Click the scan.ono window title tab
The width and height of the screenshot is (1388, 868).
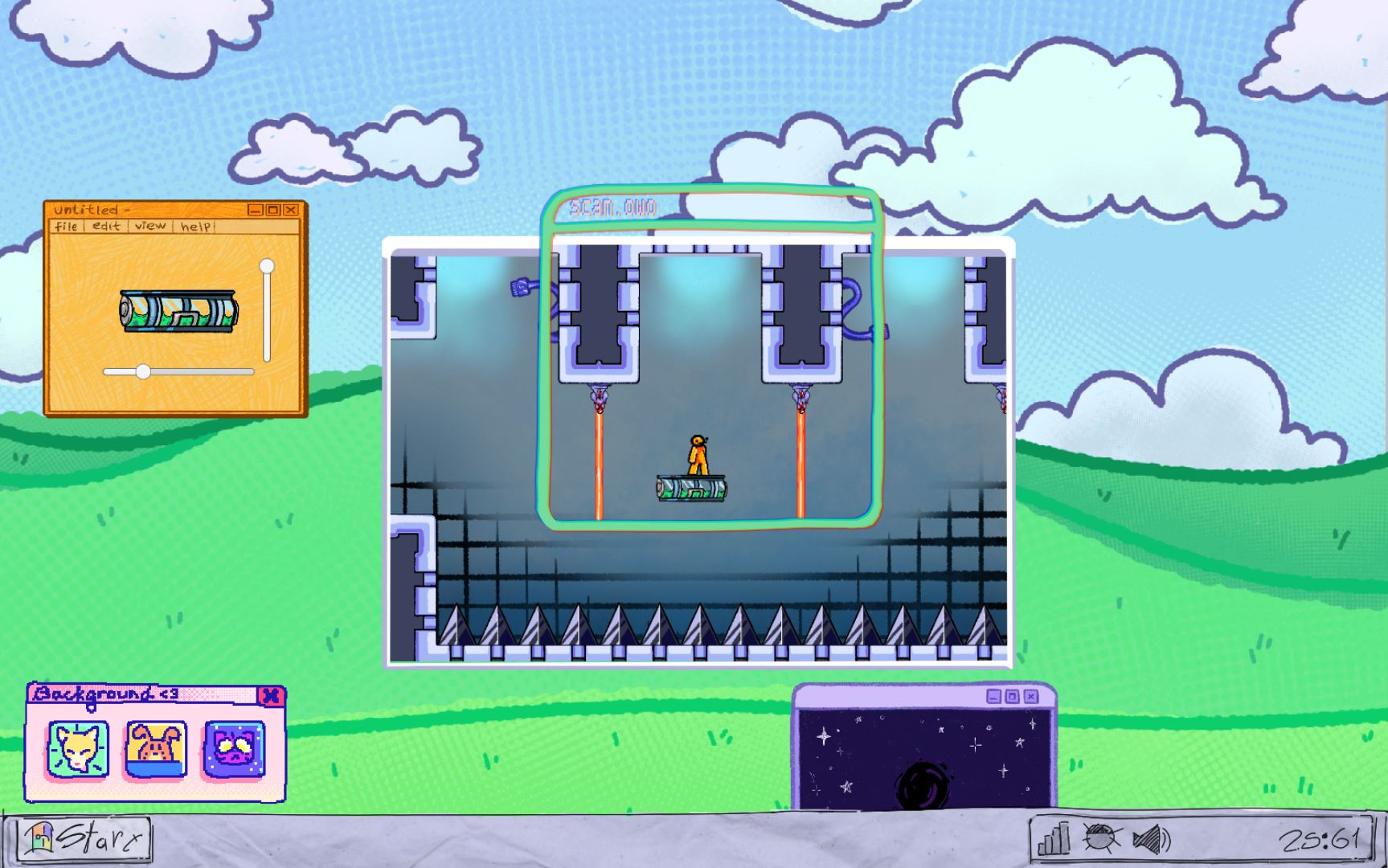(x=614, y=207)
